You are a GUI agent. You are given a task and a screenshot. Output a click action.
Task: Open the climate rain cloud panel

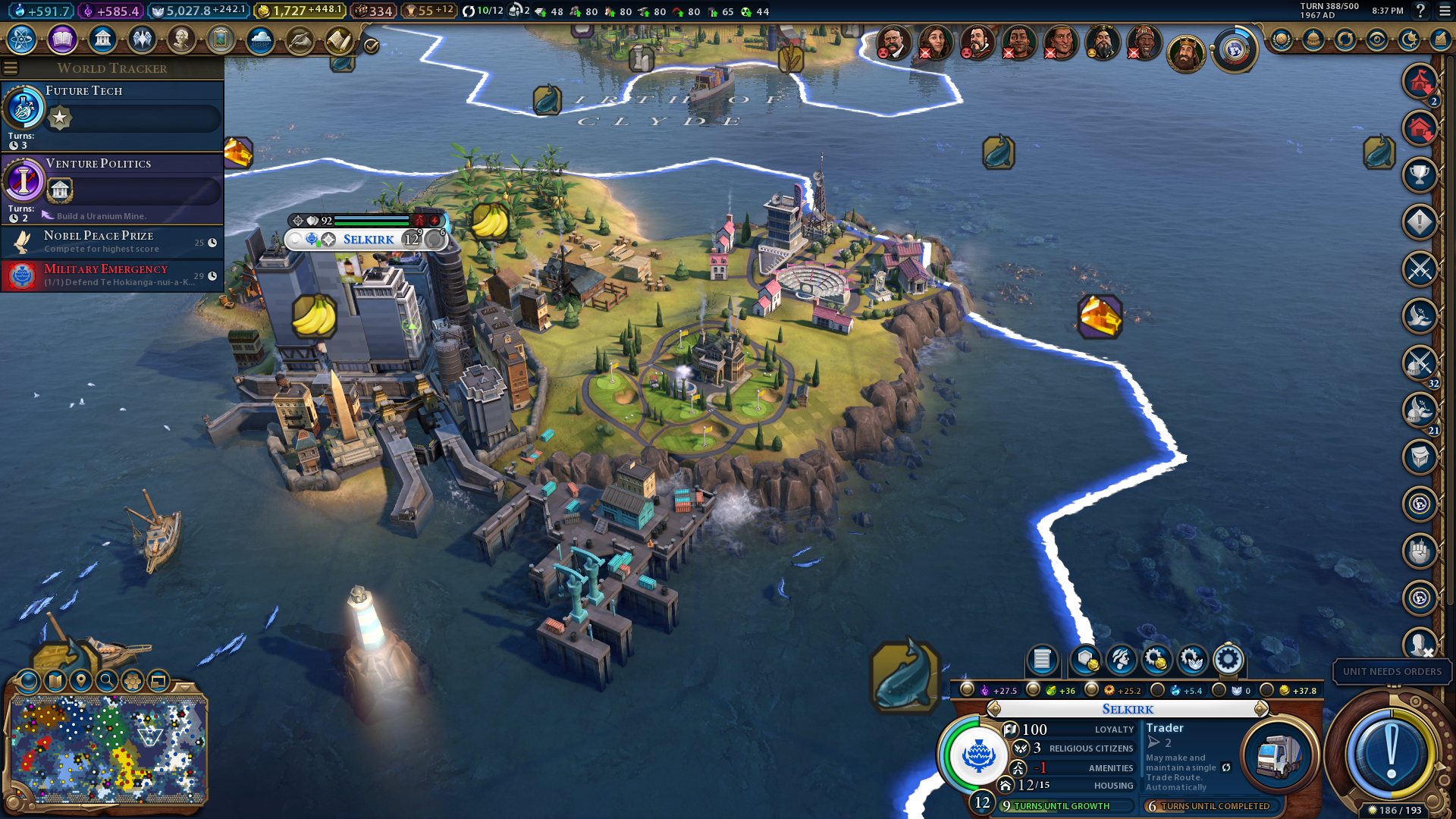click(x=260, y=39)
